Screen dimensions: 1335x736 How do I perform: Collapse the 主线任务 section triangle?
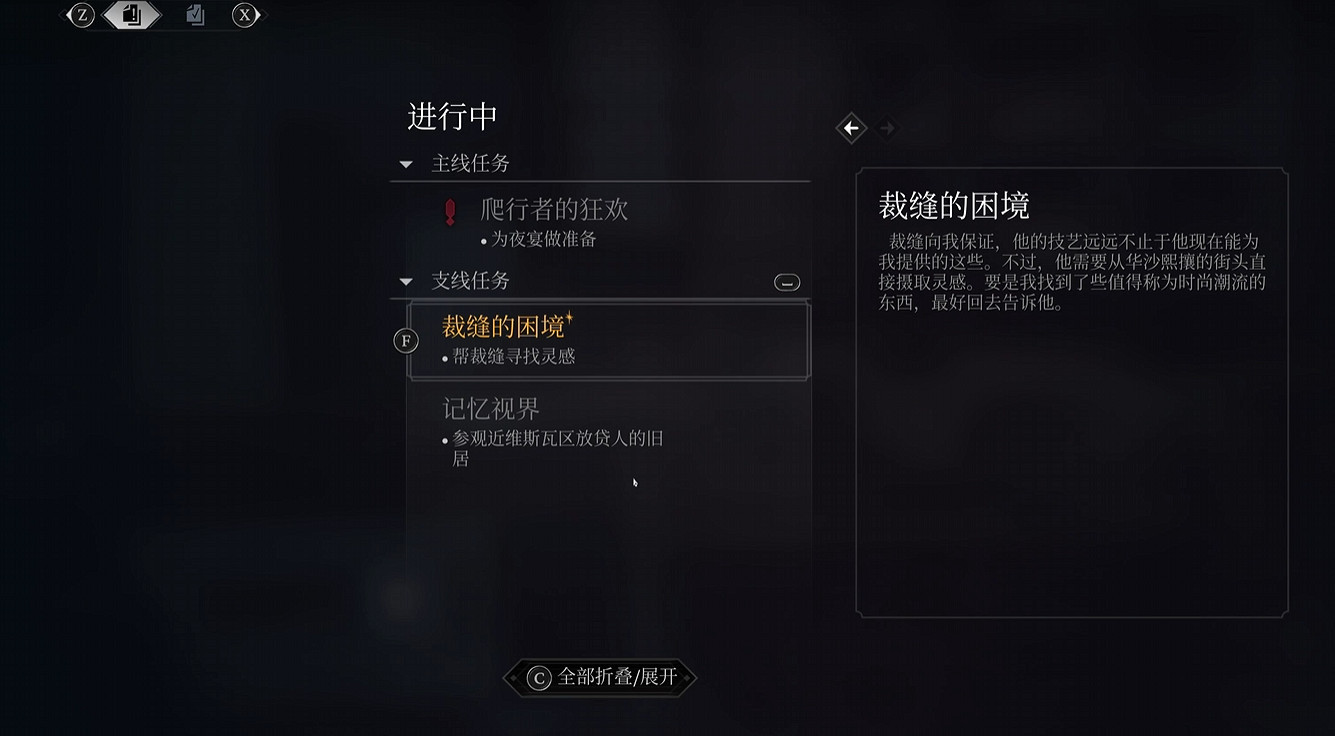406,163
